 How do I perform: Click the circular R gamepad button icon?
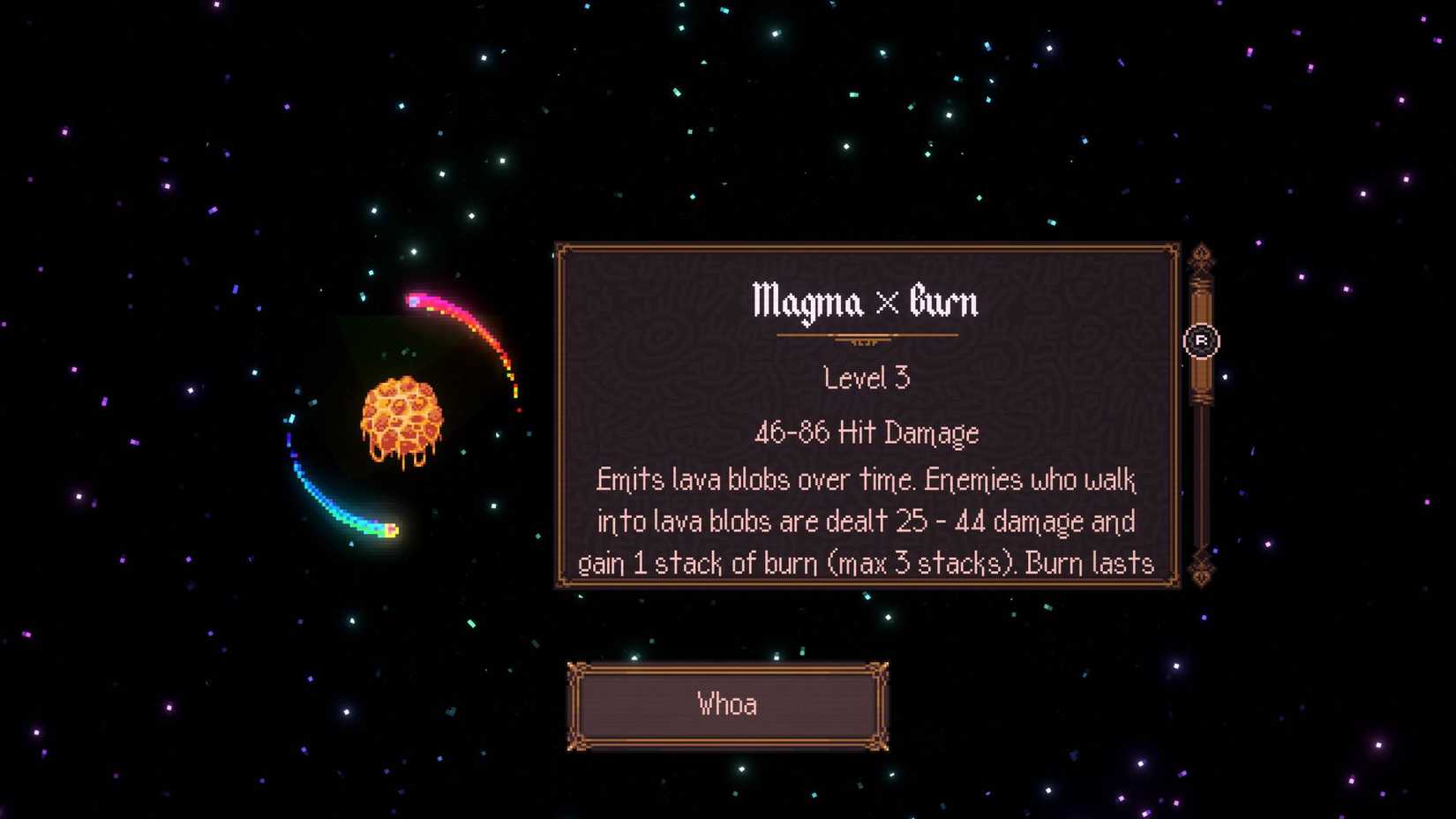pyautogui.click(x=1204, y=341)
